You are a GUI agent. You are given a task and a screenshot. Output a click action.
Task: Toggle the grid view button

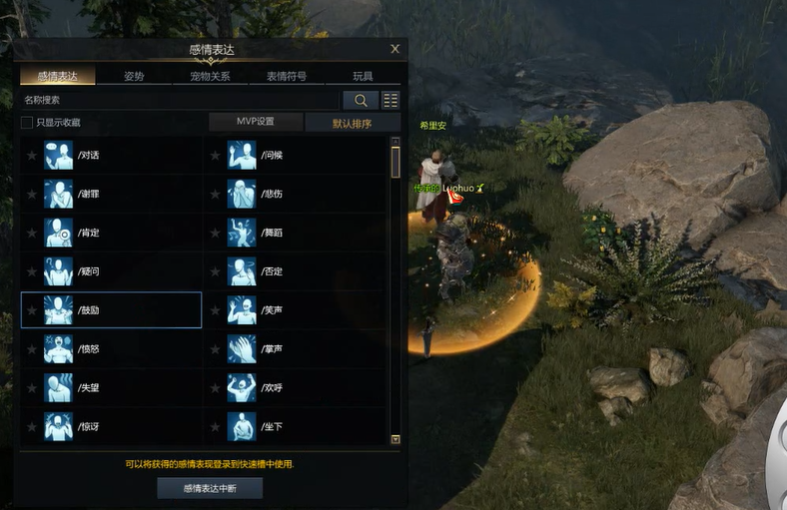[390, 100]
